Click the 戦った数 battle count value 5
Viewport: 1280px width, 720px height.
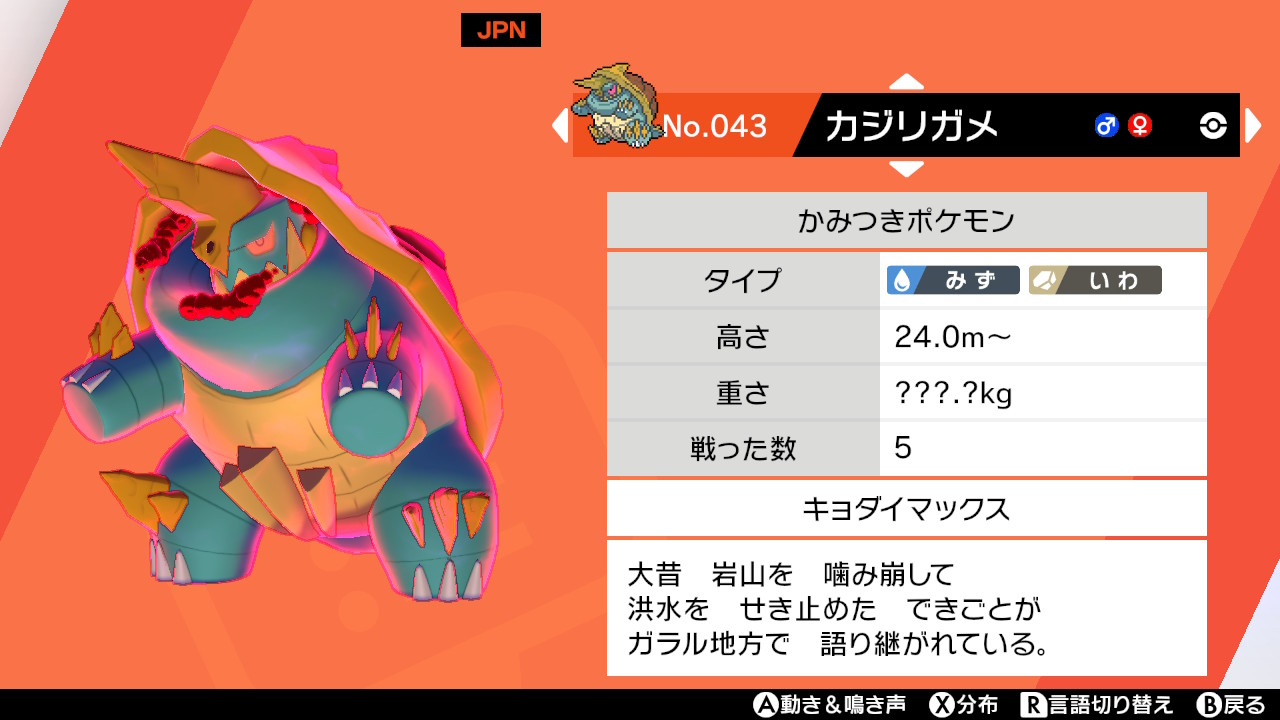pos(902,449)
